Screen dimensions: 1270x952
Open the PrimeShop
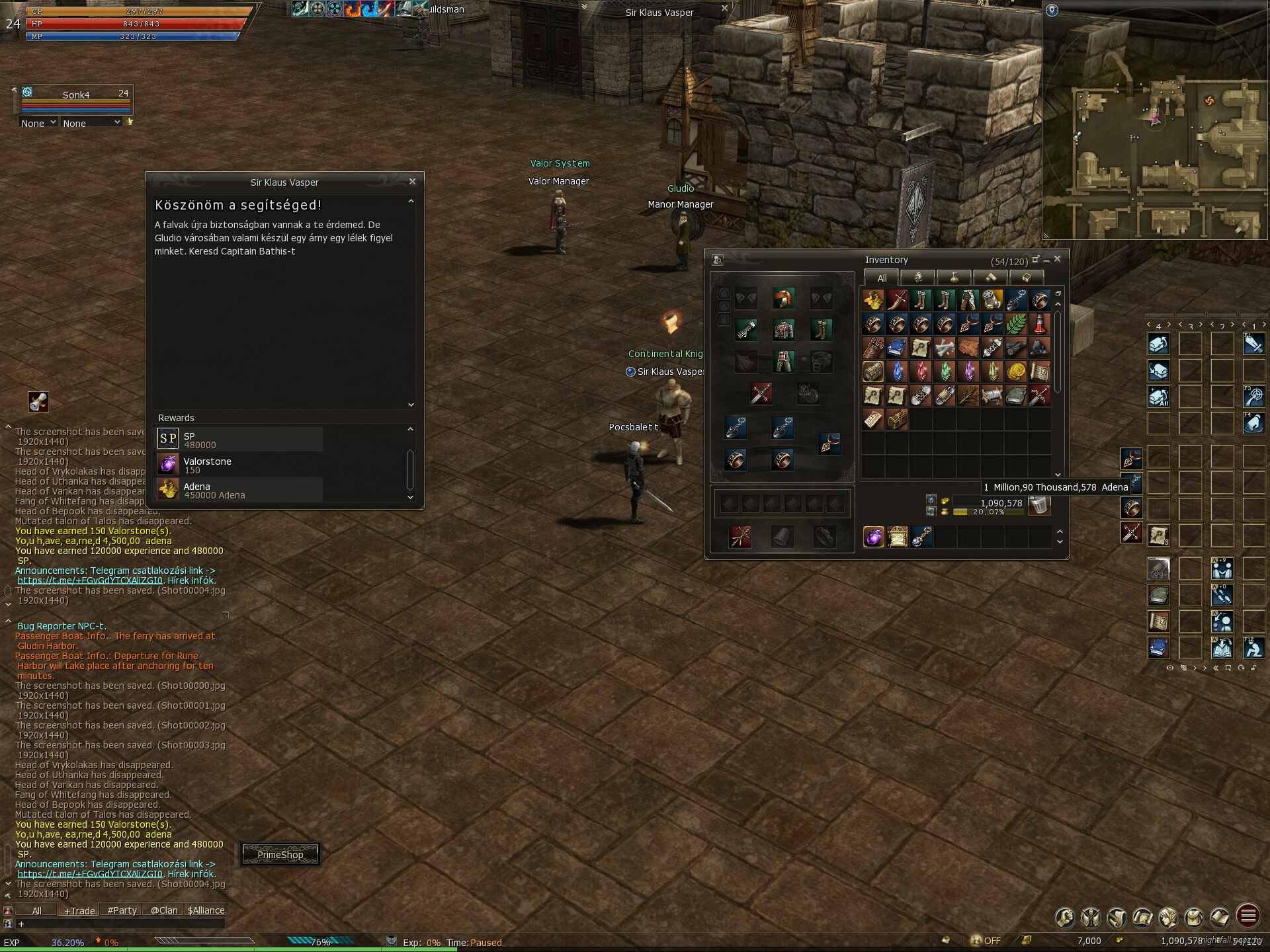[280, 854]
